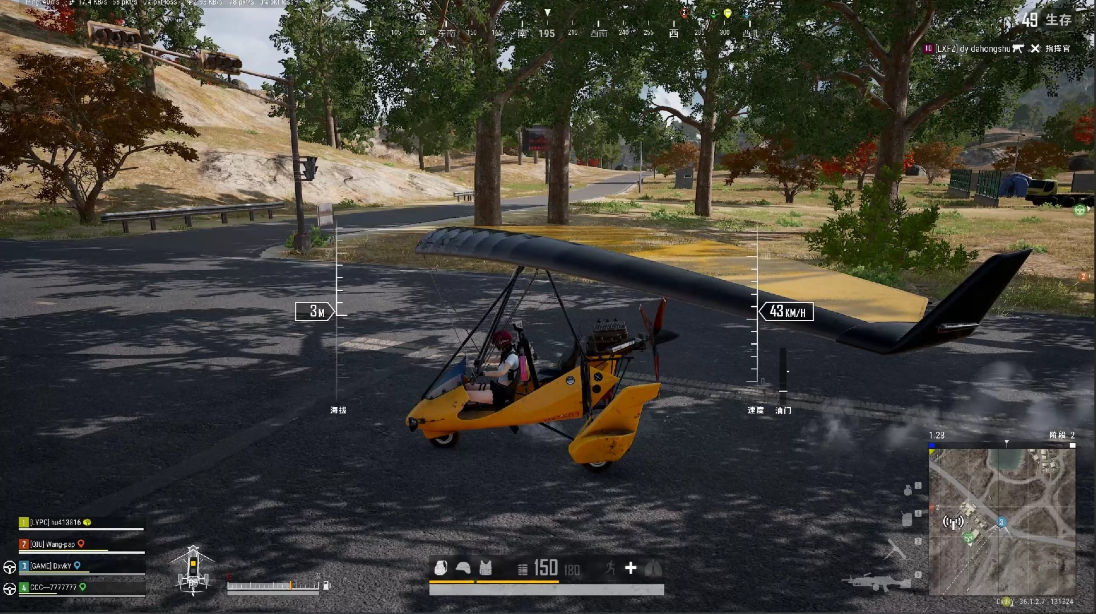Click the radio tower marker on the minimap
Viewport: 1096px width, 614px height.
[953, 521]
